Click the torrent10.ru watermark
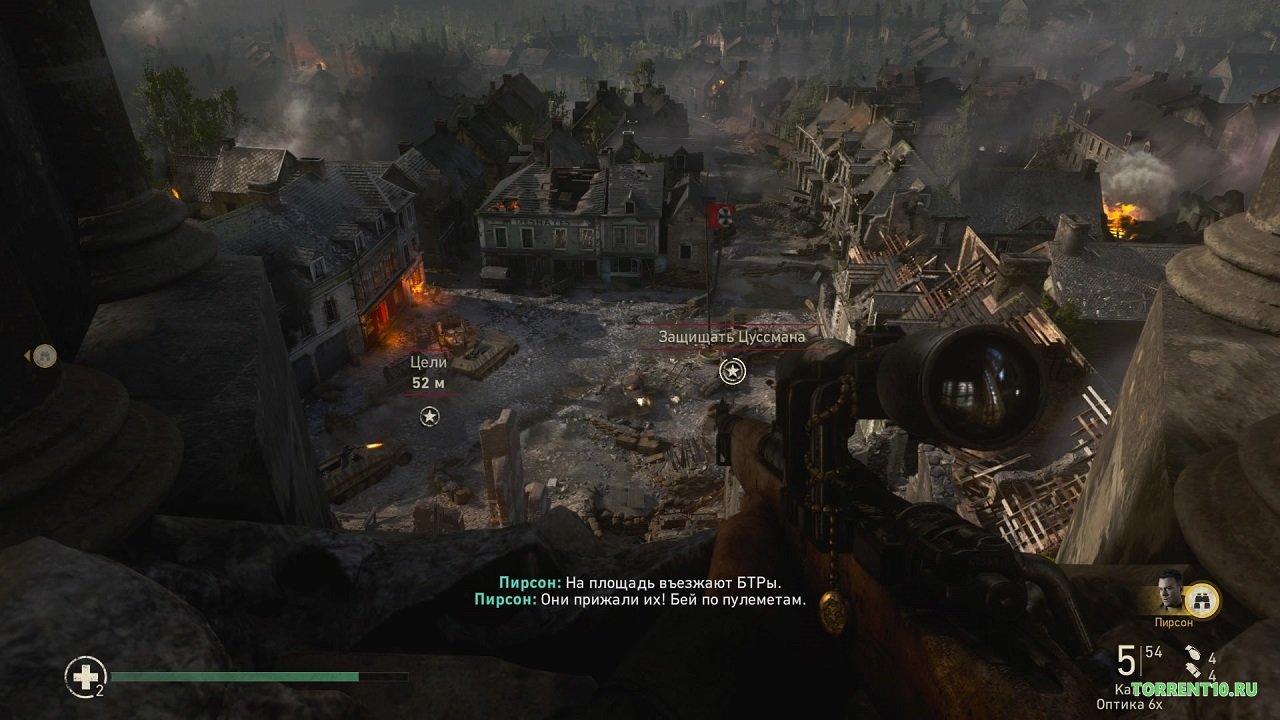The image size is (1280, 720). click(x=1194, y=690)
